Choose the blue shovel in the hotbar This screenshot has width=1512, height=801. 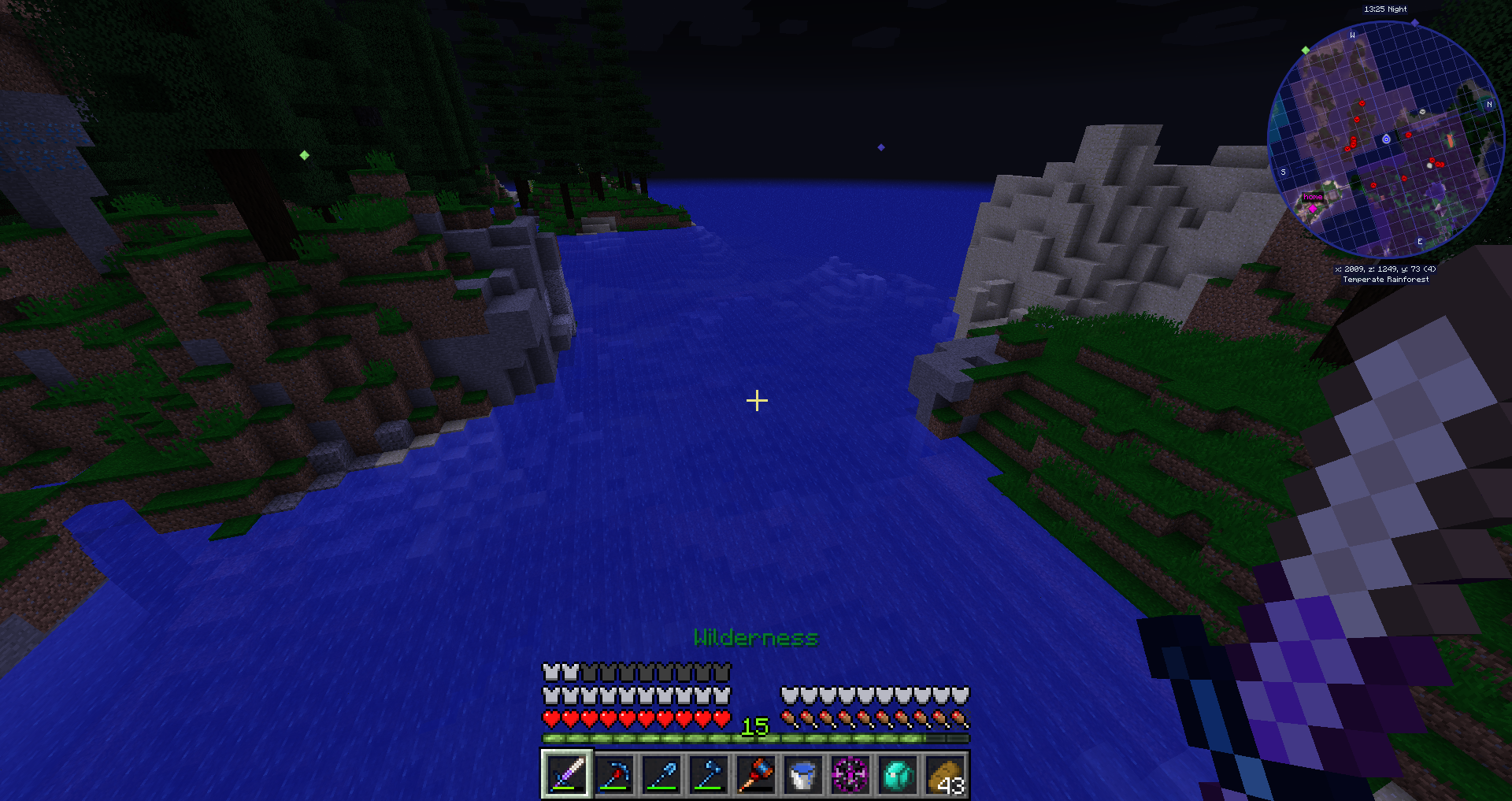click(661, 775)
